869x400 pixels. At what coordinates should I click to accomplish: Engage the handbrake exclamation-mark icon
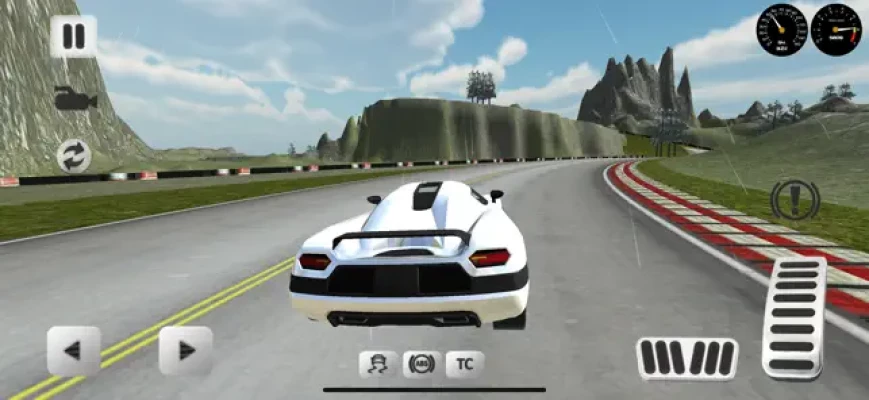point(796,200)
